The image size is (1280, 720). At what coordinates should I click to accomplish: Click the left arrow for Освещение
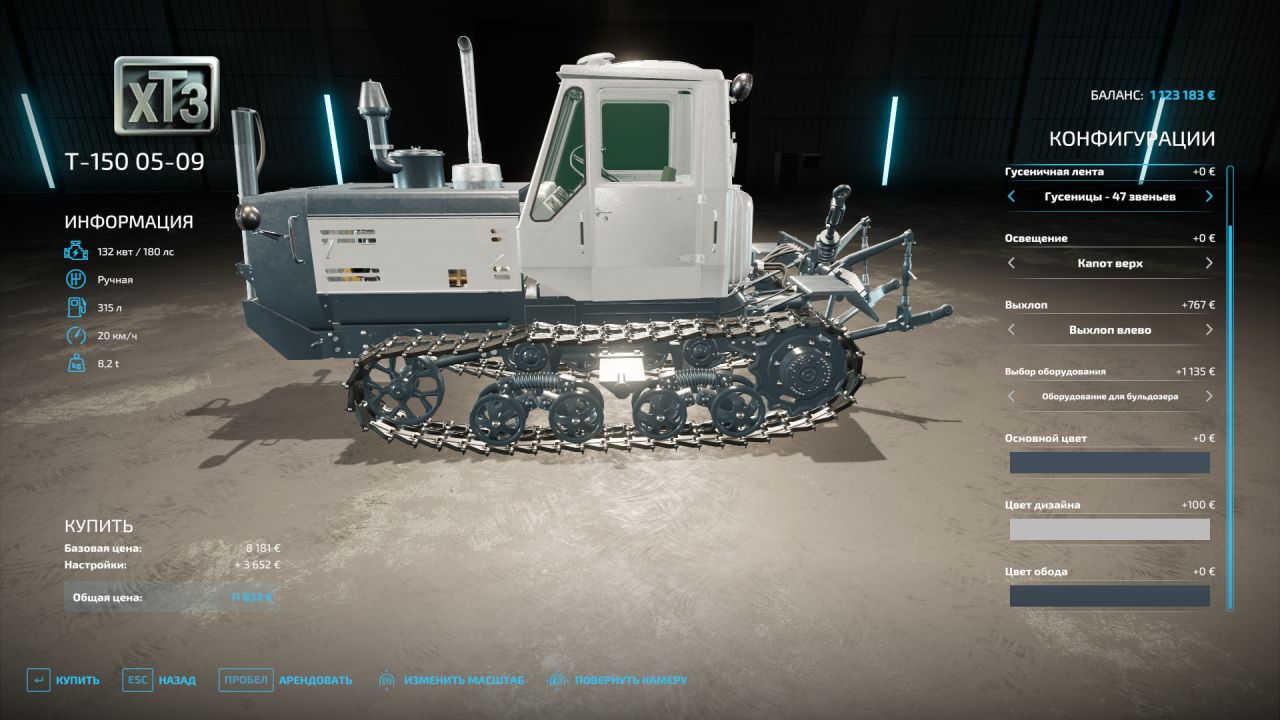(x=1010, y=263)
